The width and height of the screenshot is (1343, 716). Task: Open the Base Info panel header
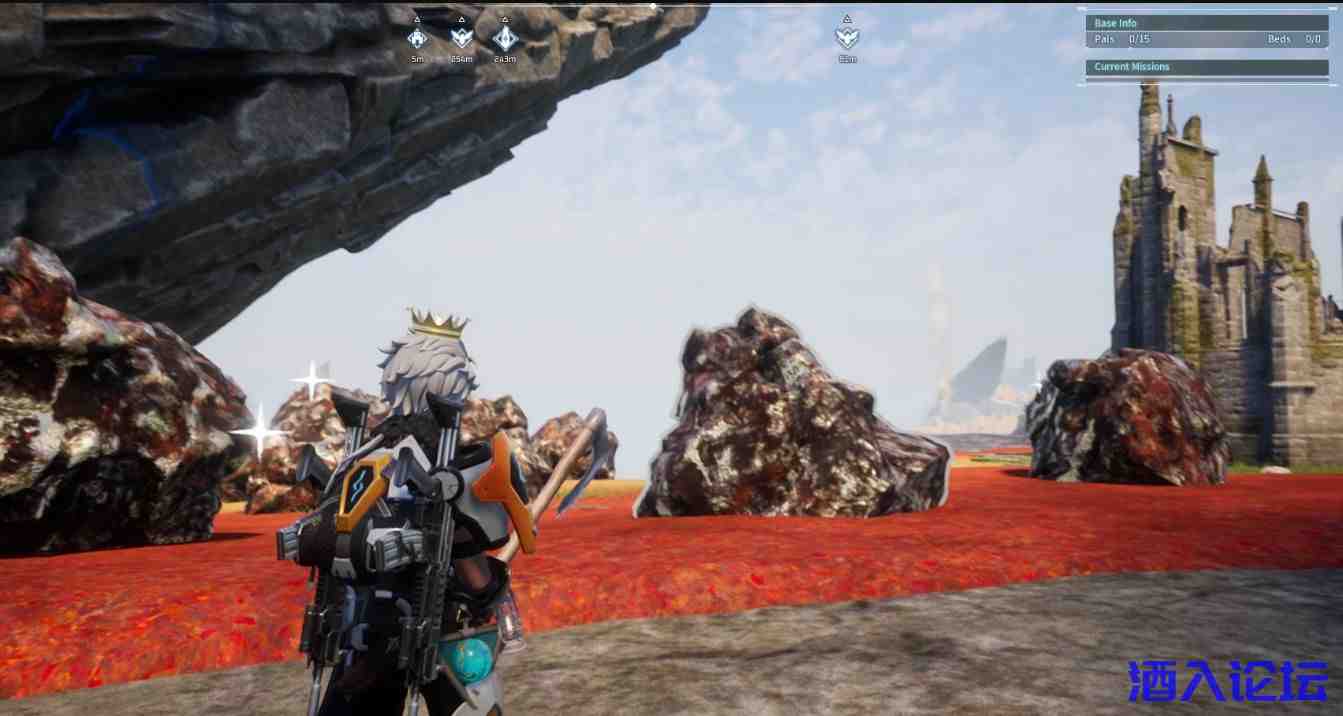pos(1206,23)
